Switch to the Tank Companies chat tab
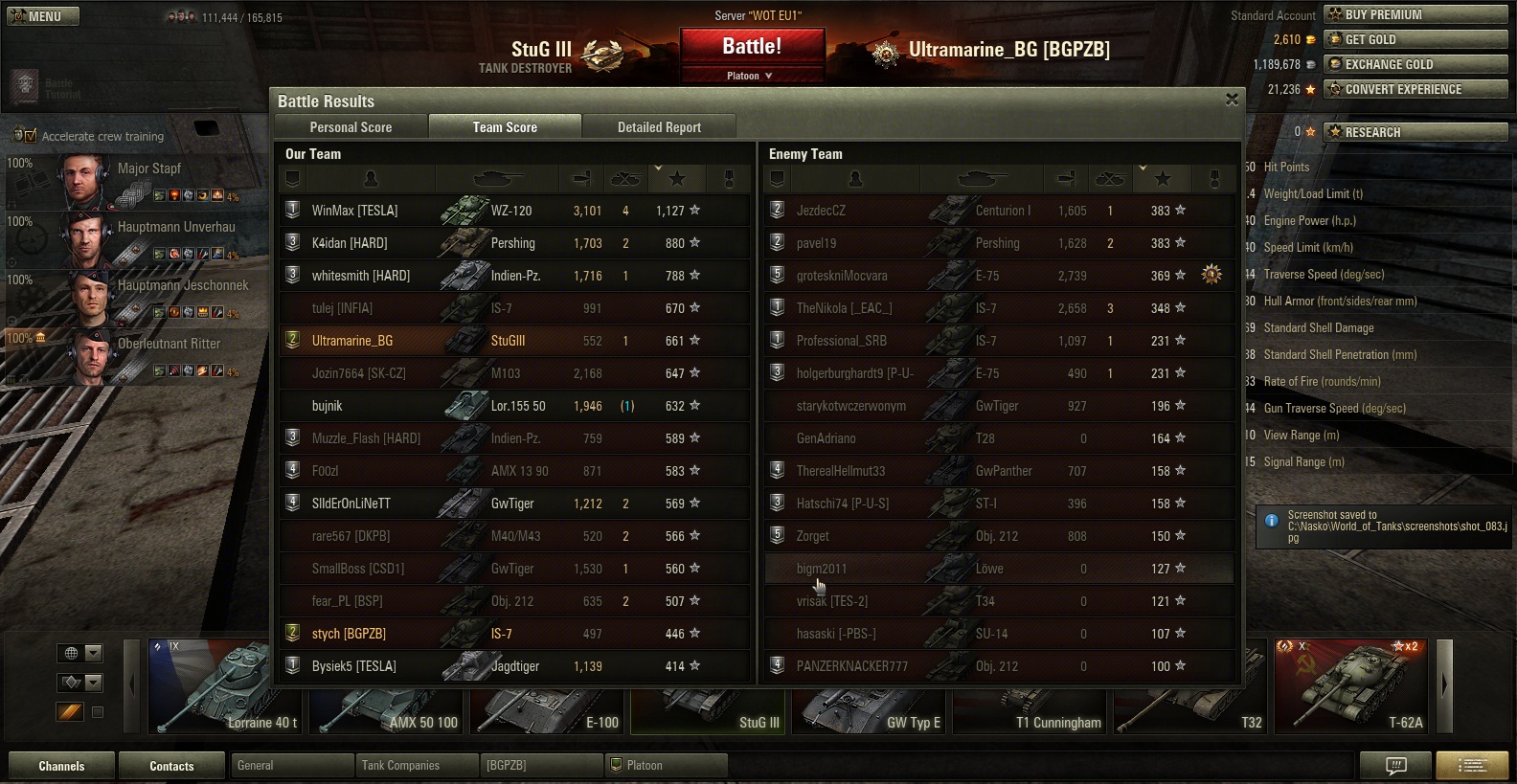 (416, 766)
